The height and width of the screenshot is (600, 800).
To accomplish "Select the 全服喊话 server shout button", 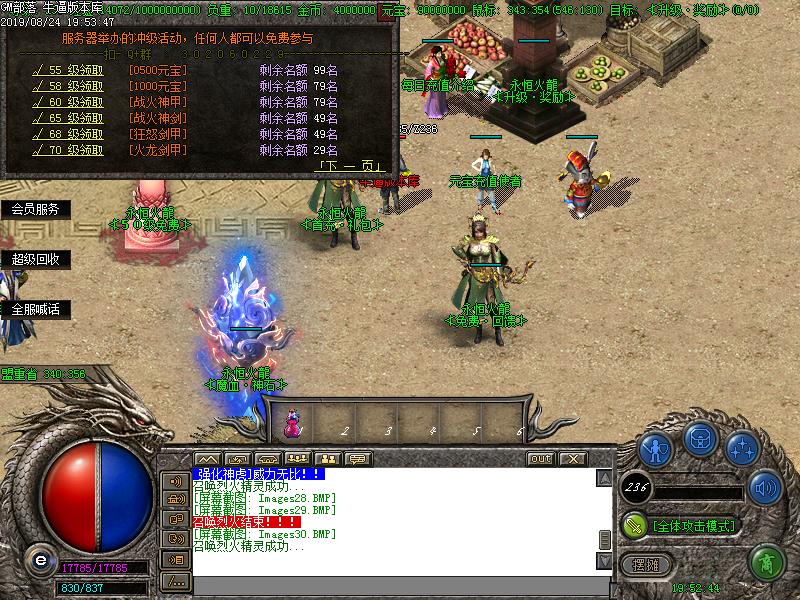I will click(35, 309).
